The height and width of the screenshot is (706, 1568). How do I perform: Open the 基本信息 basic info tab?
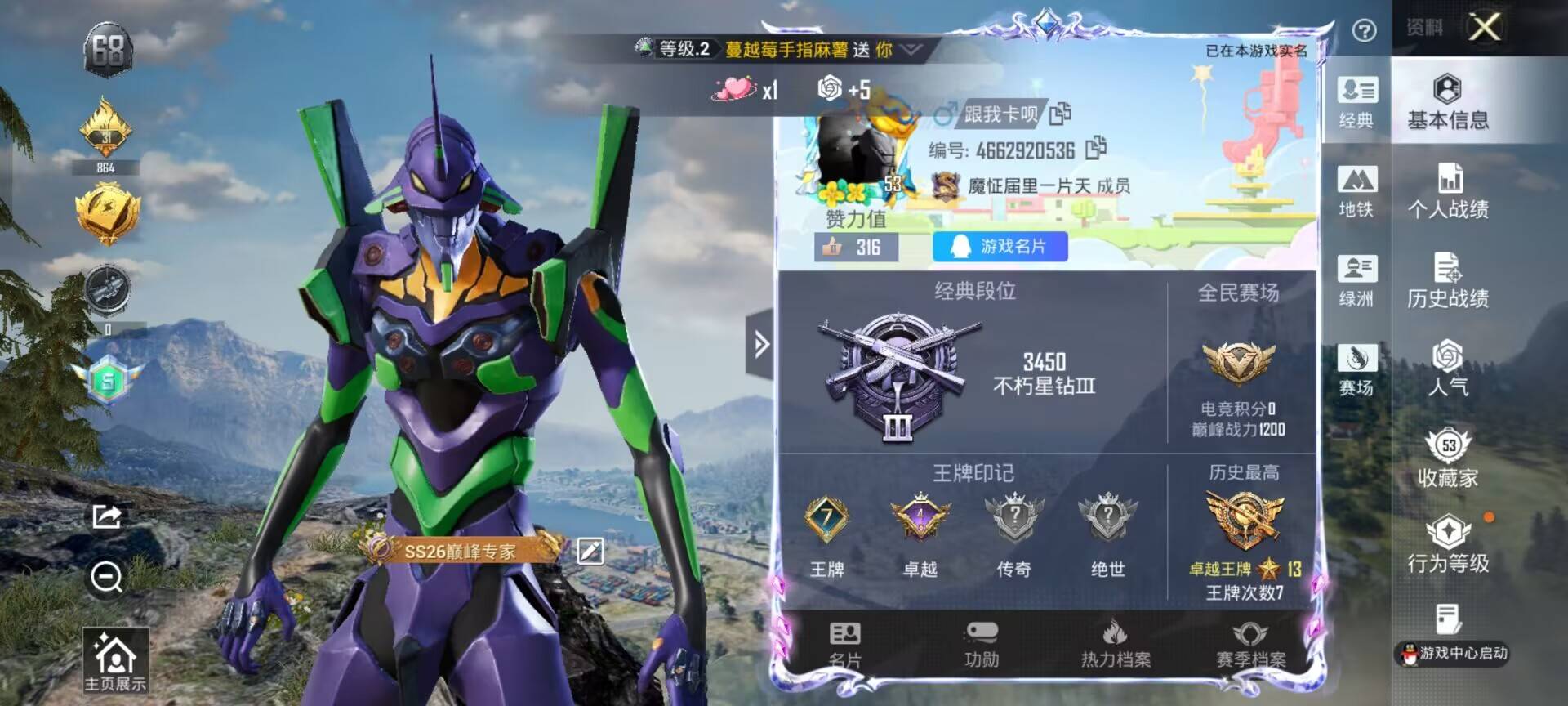(1447, 103)
